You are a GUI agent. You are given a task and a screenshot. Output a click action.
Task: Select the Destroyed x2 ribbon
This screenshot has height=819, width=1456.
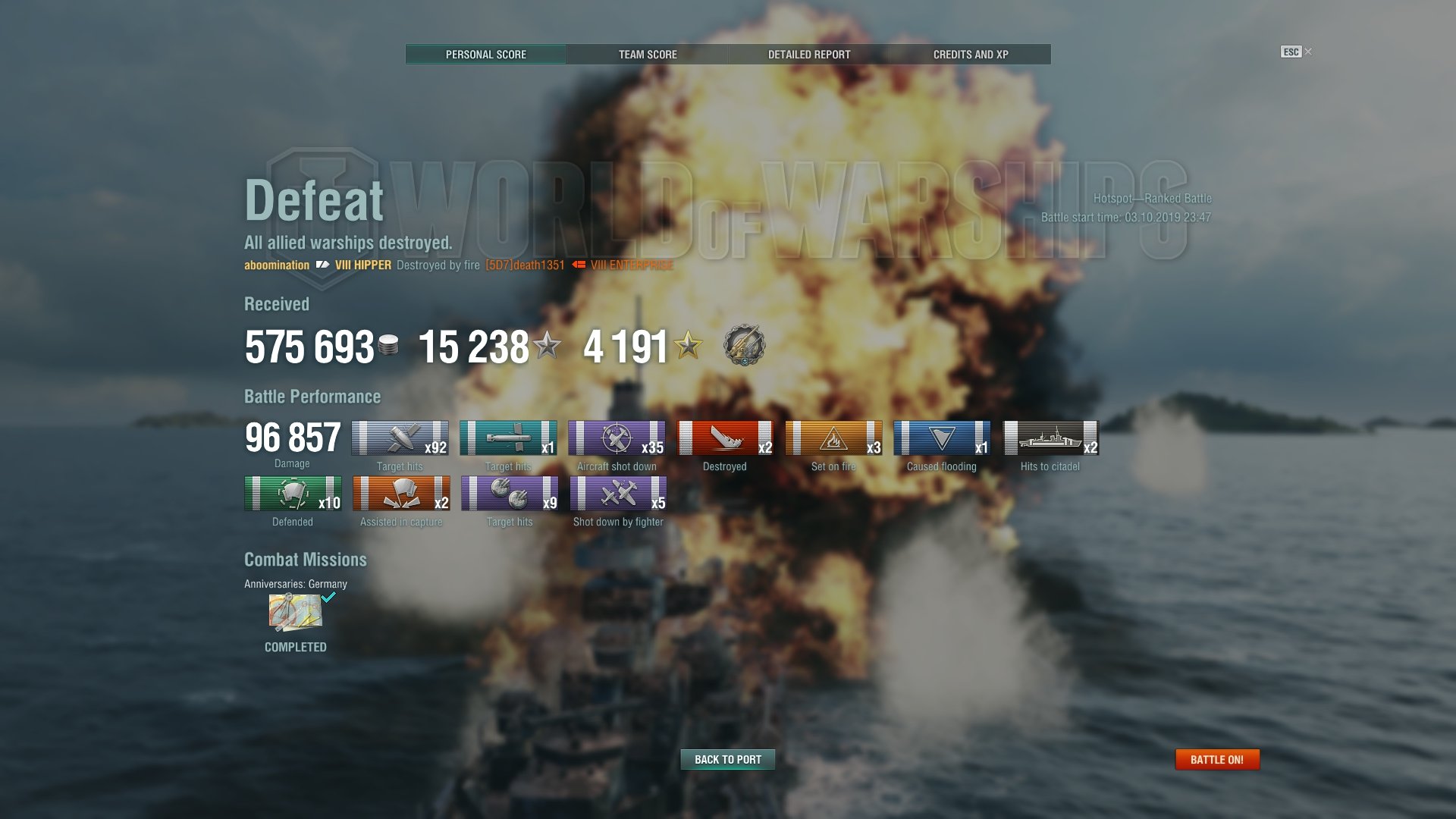(x=724, y=438)
